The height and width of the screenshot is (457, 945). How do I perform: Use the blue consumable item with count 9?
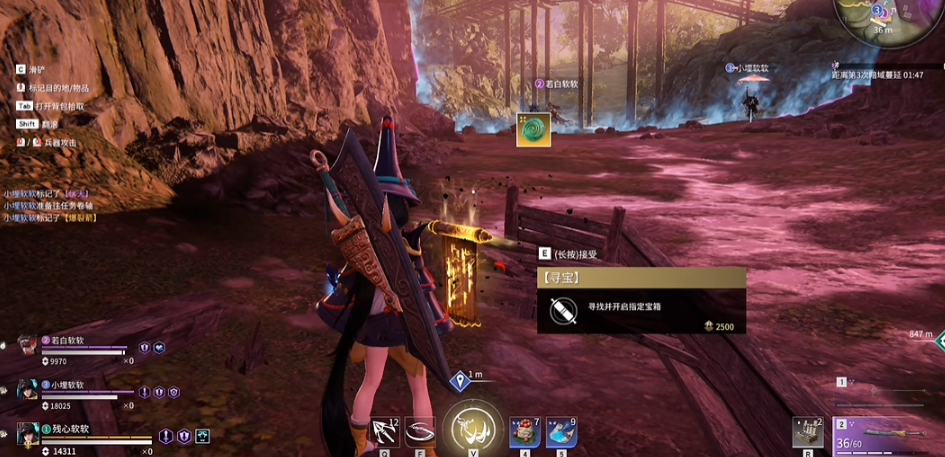tap(561, 431)
